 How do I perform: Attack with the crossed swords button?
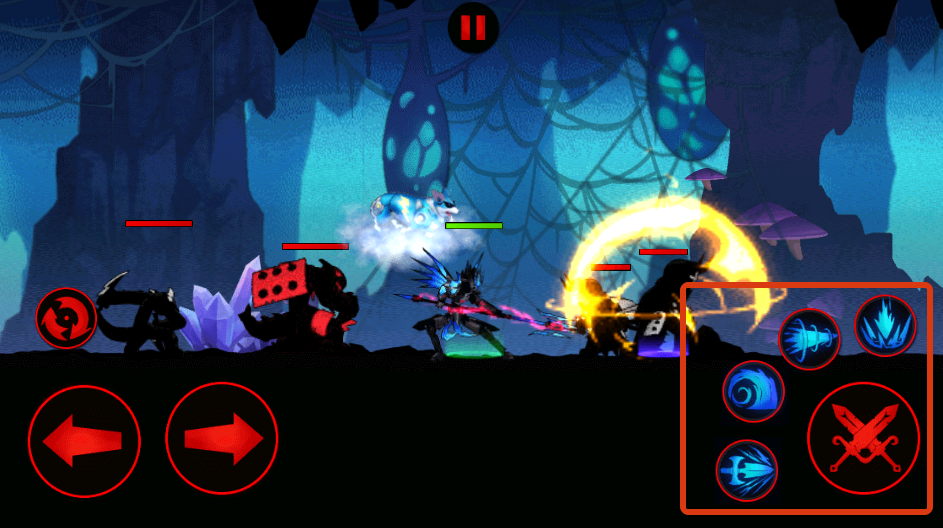[863, 439]
